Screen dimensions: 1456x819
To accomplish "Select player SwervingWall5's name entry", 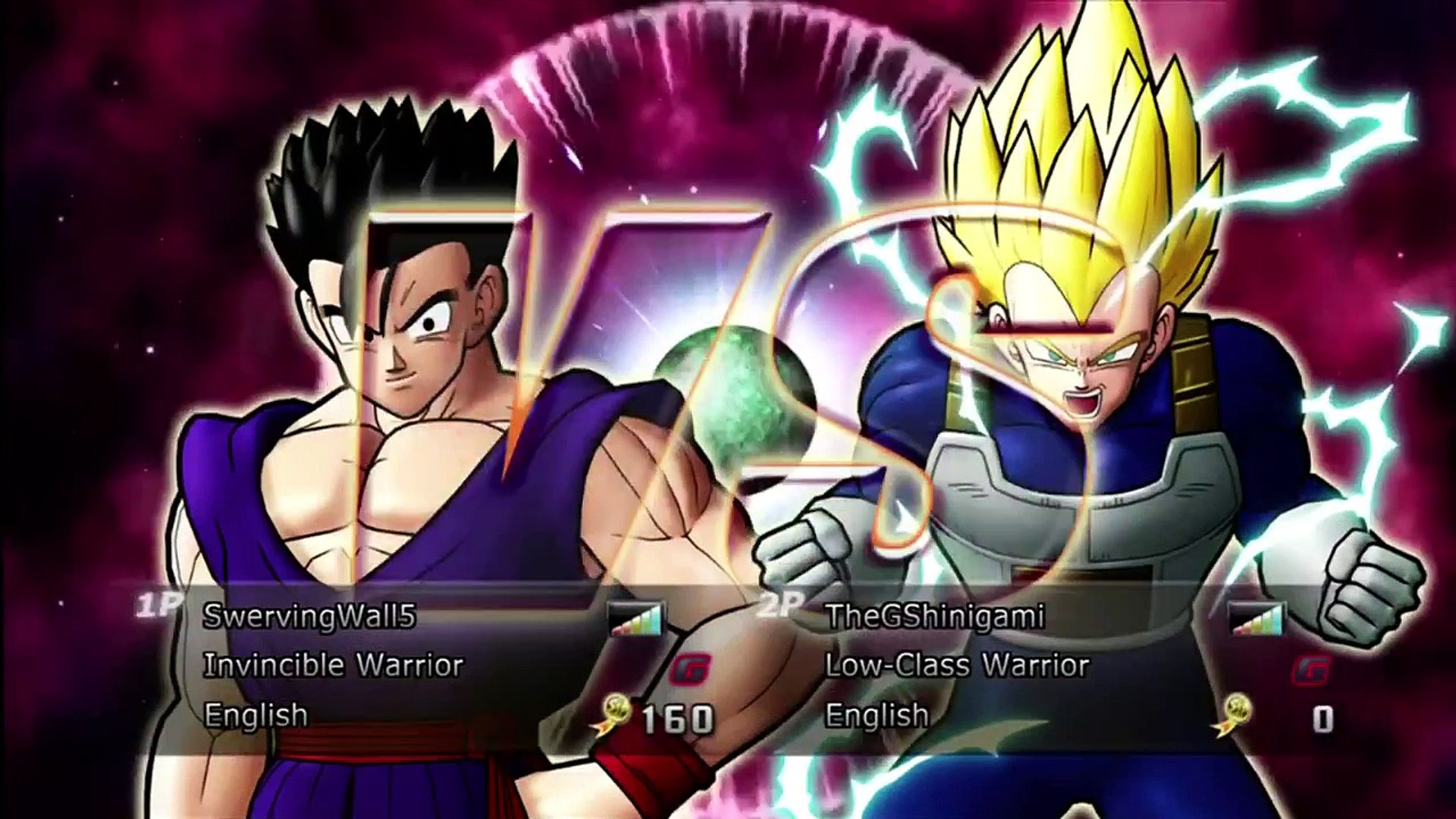I will (309, 617).
